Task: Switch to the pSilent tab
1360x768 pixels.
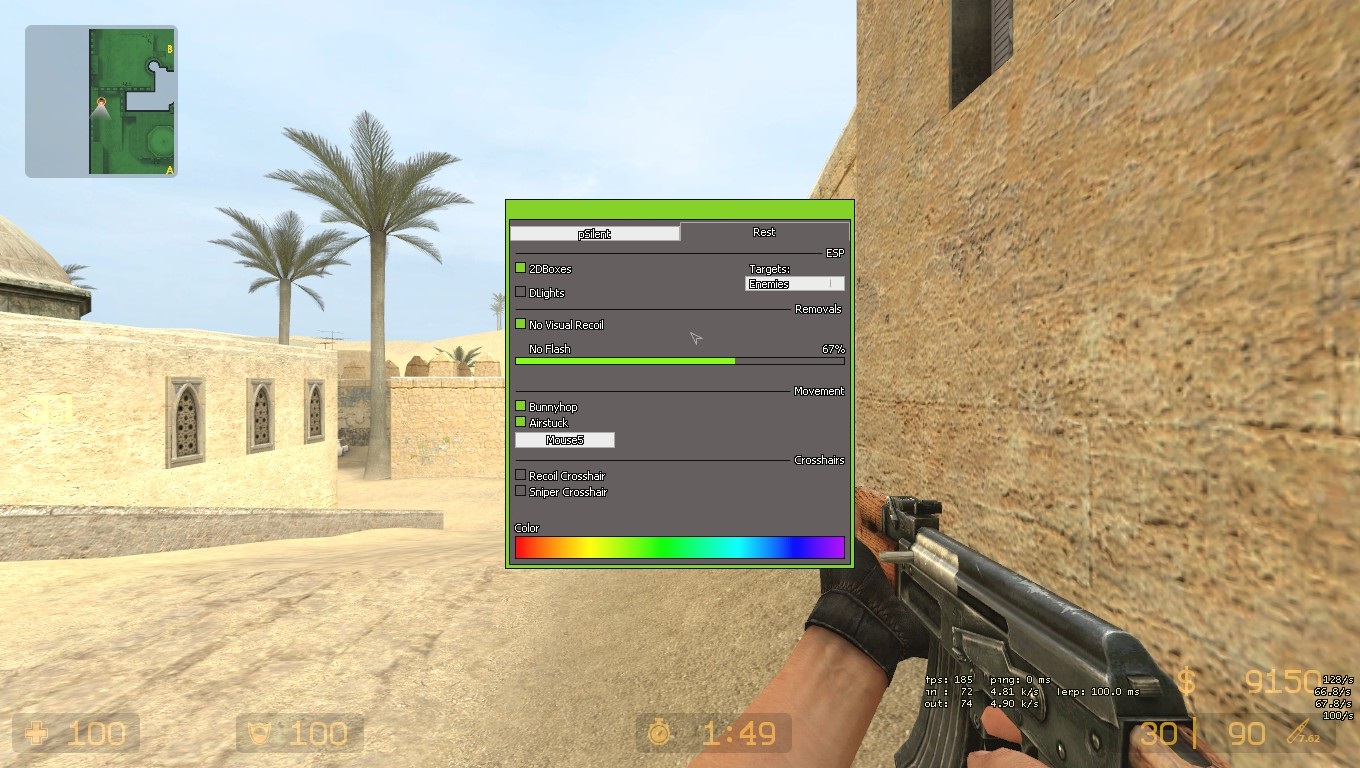Action: pyautogui.click(x=594, y=233)
